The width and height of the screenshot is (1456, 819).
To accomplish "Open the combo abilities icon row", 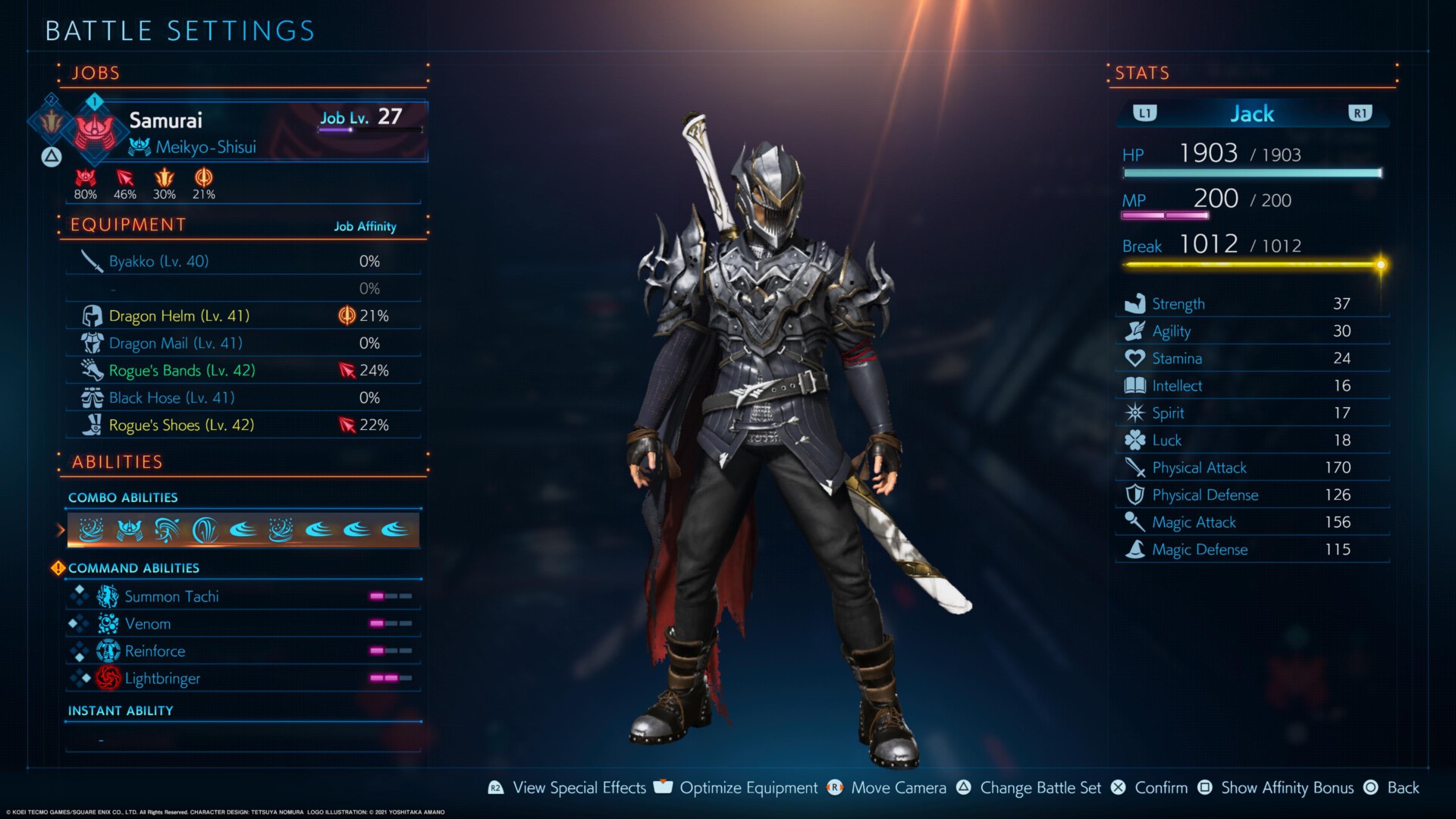I will pos(243,530).
